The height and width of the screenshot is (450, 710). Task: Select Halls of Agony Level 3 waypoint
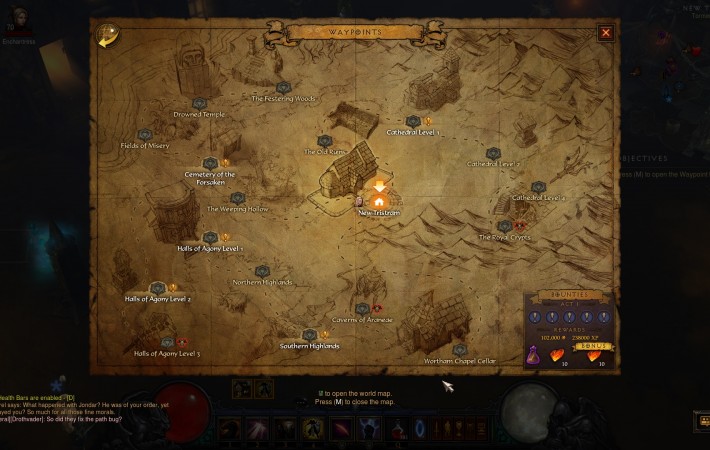click(x=167, y=344)
